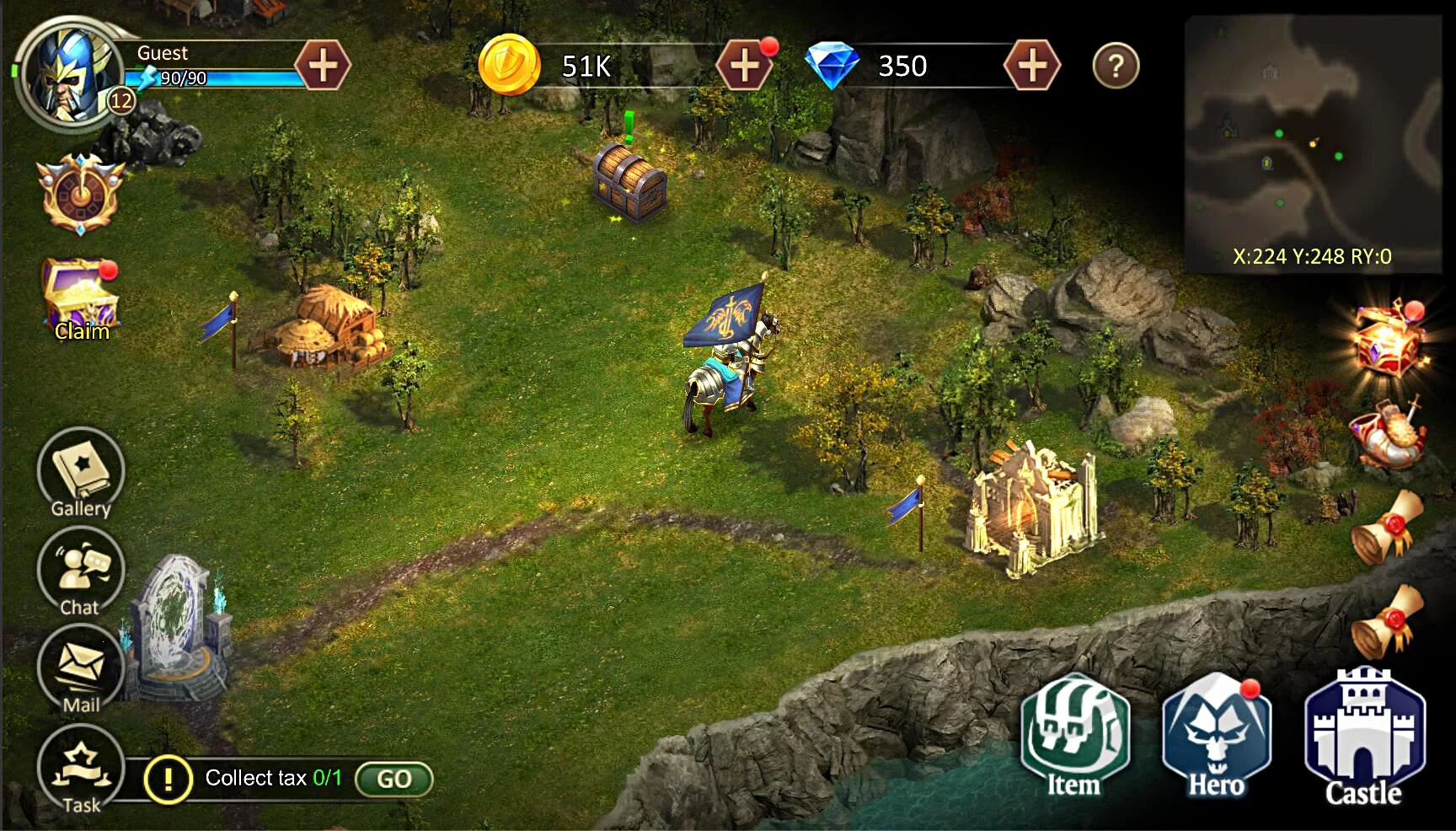The width and height of the screenshot is (1456, 831).
Task: Open the Chat window
Action: tap(81, 571)
